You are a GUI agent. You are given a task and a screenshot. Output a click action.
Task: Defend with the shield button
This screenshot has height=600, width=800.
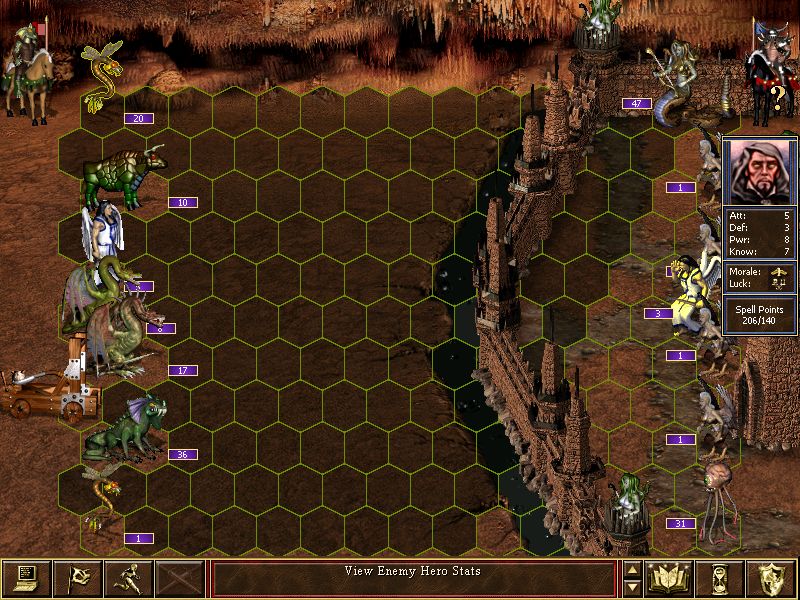[772, 578]
